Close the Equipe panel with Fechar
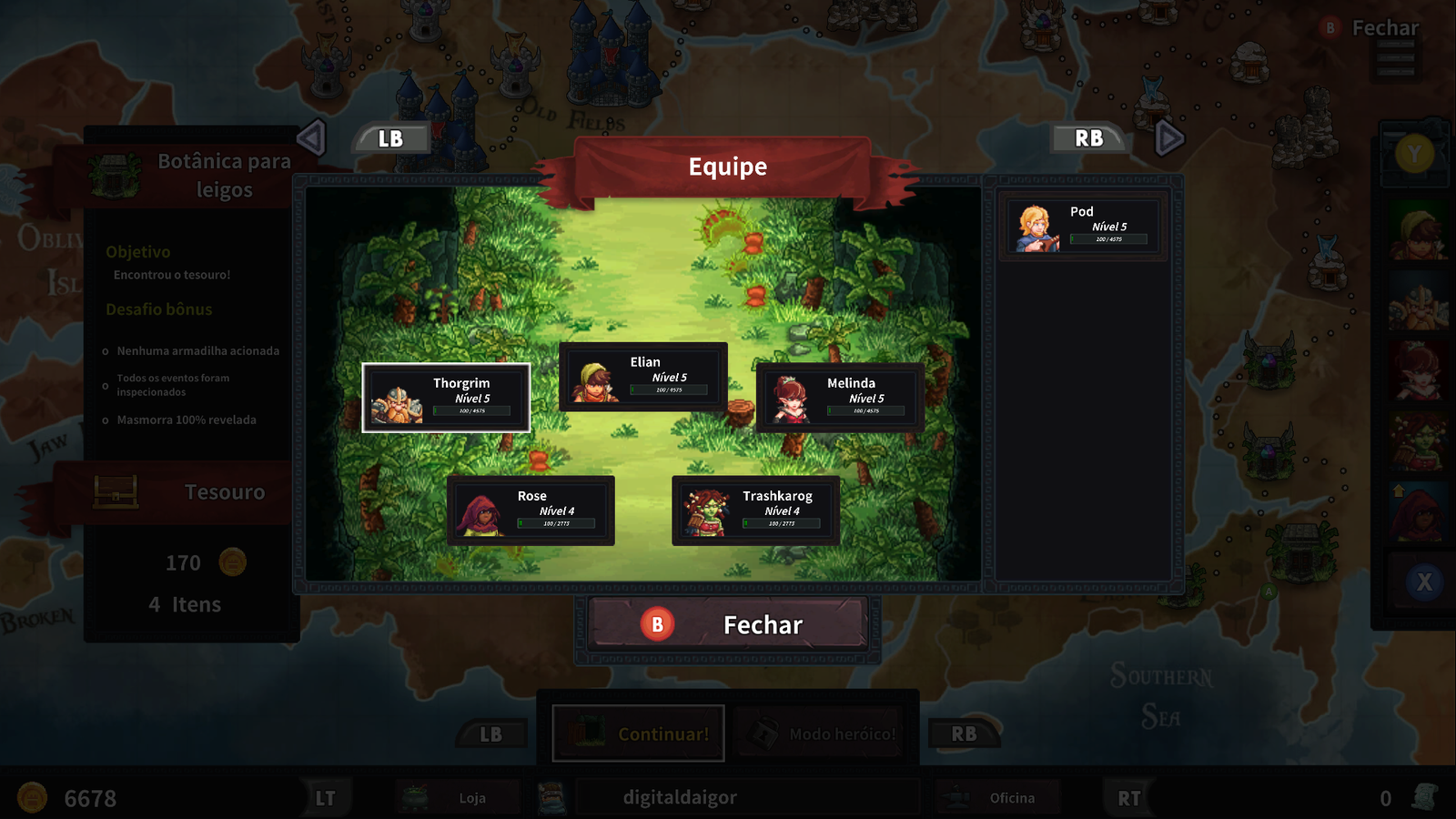The height and width of the screenshot is (819, 1456). [x=727, y=625]
